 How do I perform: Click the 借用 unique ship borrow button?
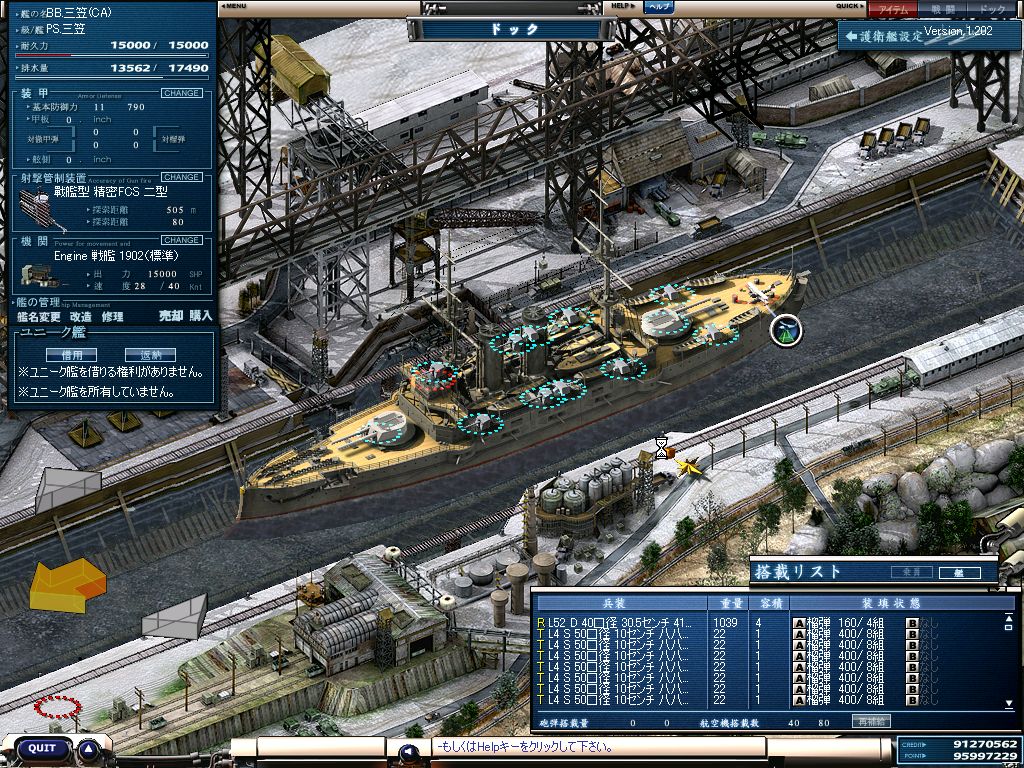[x=71, y=354]
